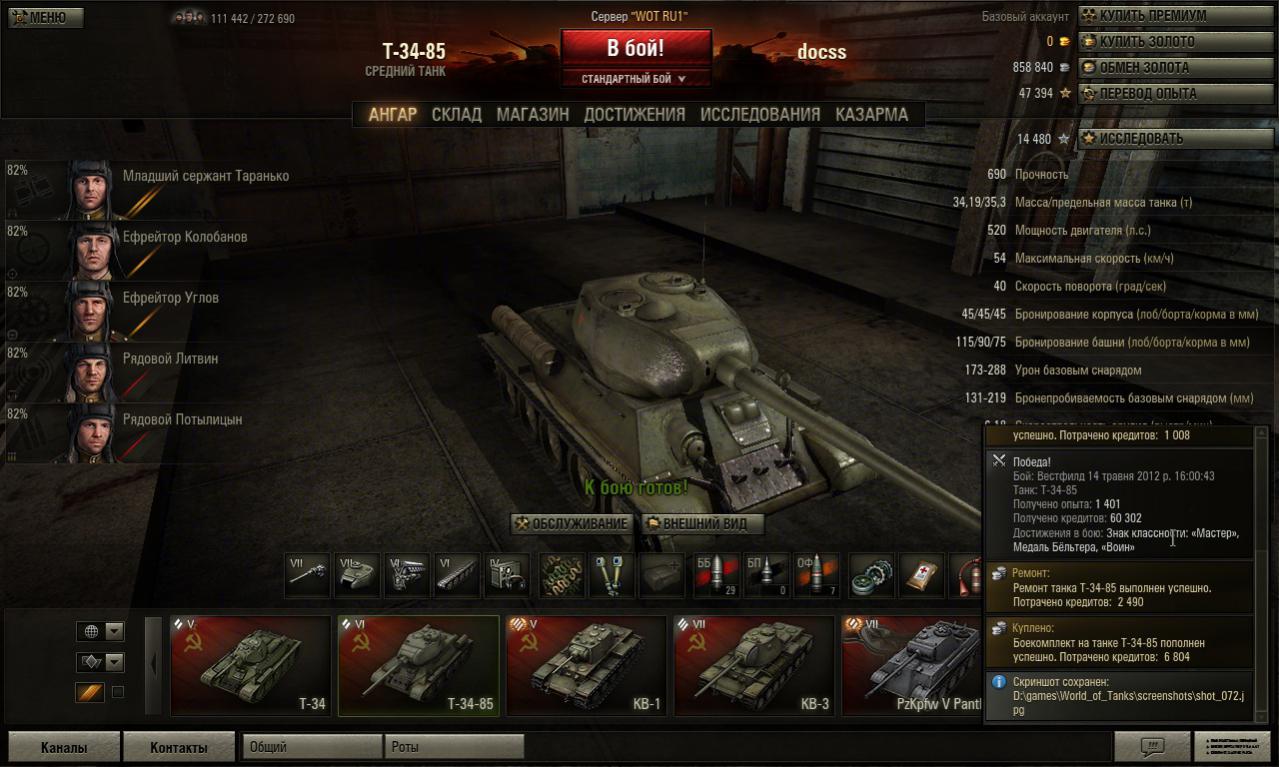Start battle with В бой! button
Viewport: 1279px width, 767px height.
tap(636, 48)
